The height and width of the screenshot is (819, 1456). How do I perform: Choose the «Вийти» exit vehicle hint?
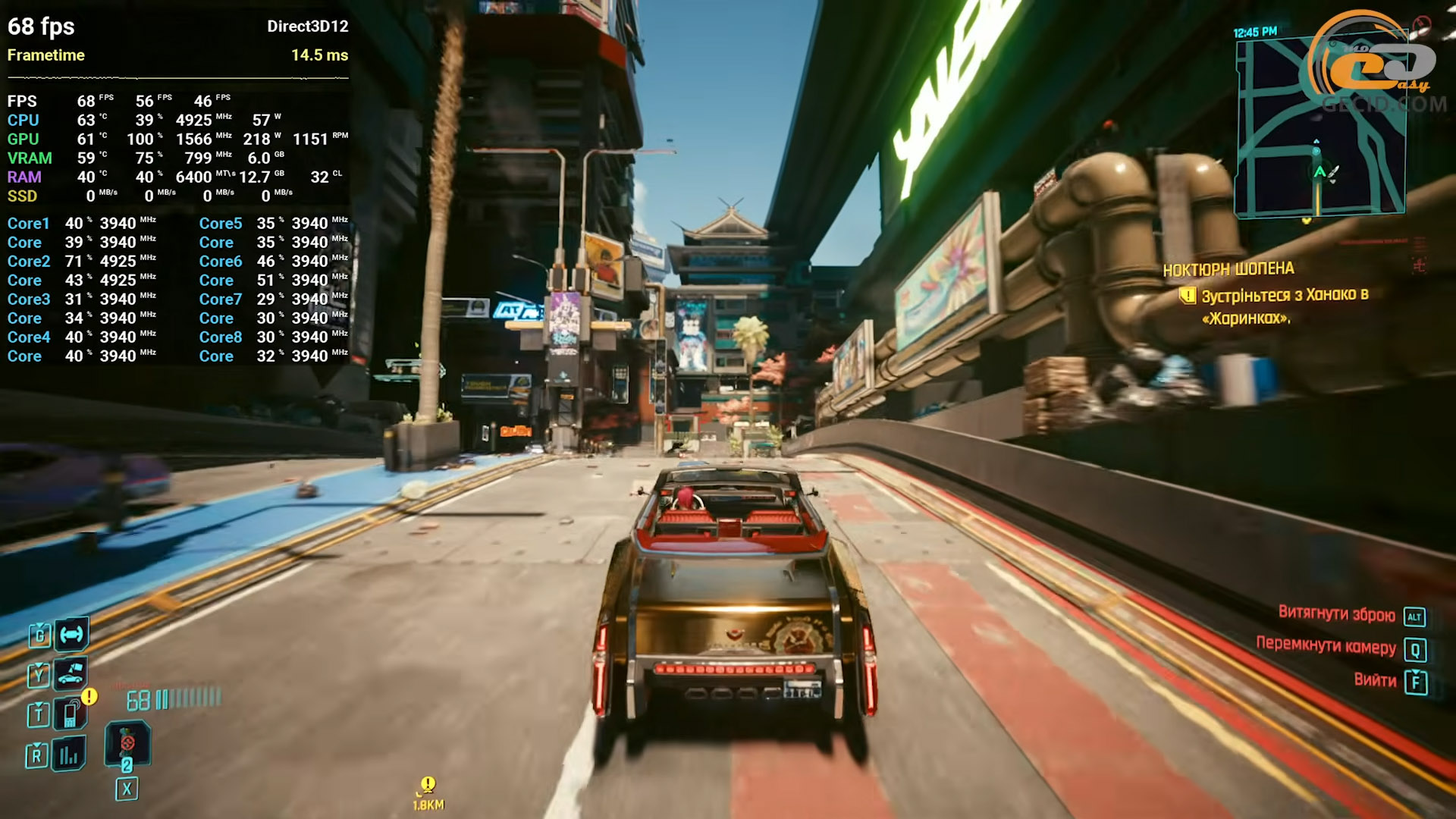point(1375,680)
